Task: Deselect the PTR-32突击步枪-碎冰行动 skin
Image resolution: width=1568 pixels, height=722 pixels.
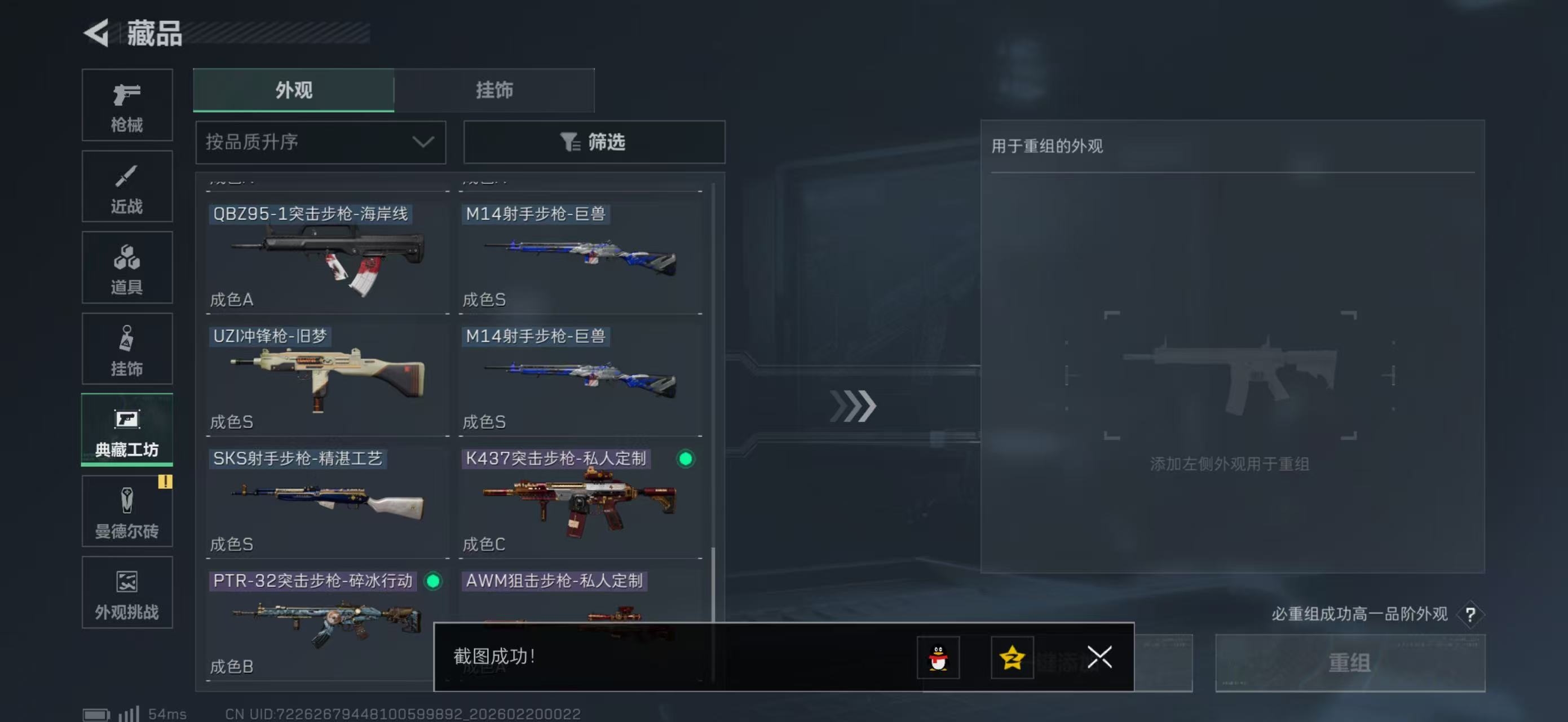Action: click(x=432, y=582)
